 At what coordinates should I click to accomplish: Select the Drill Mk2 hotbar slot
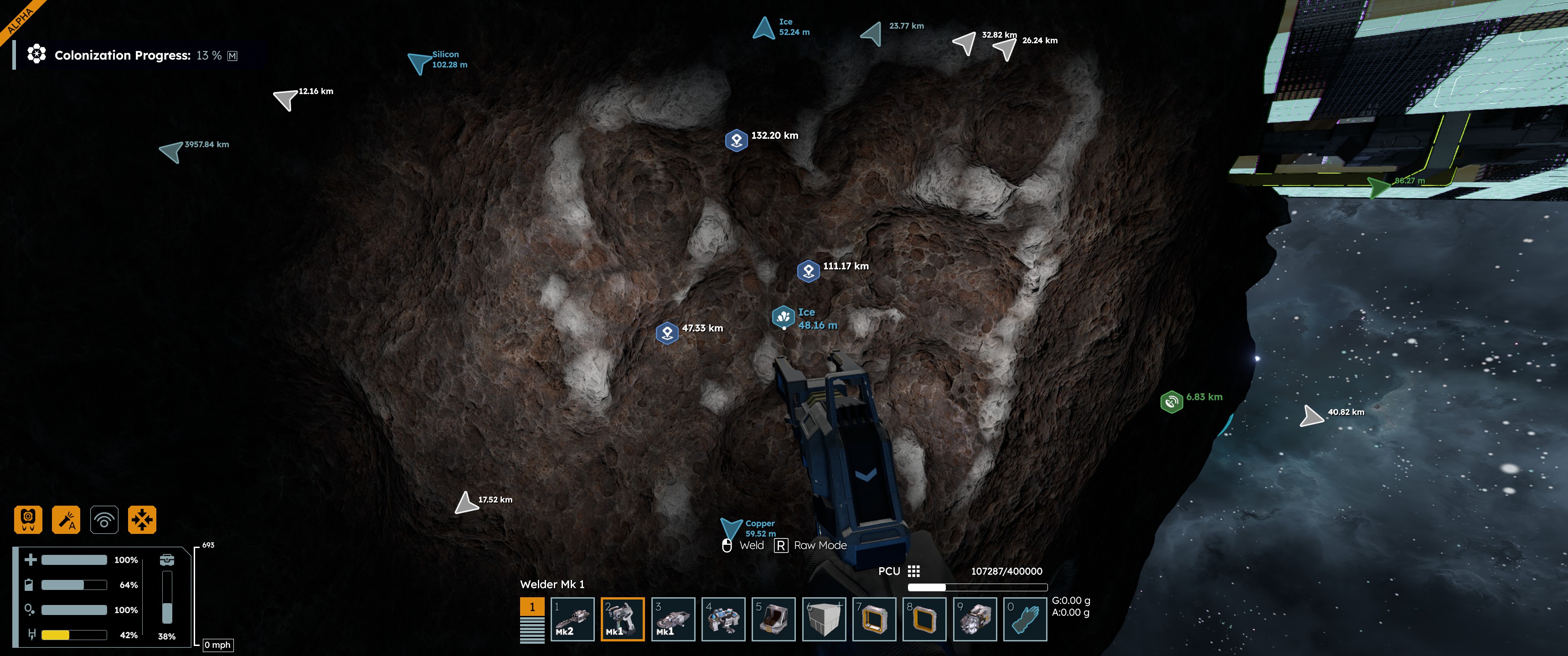coord(572,619)
